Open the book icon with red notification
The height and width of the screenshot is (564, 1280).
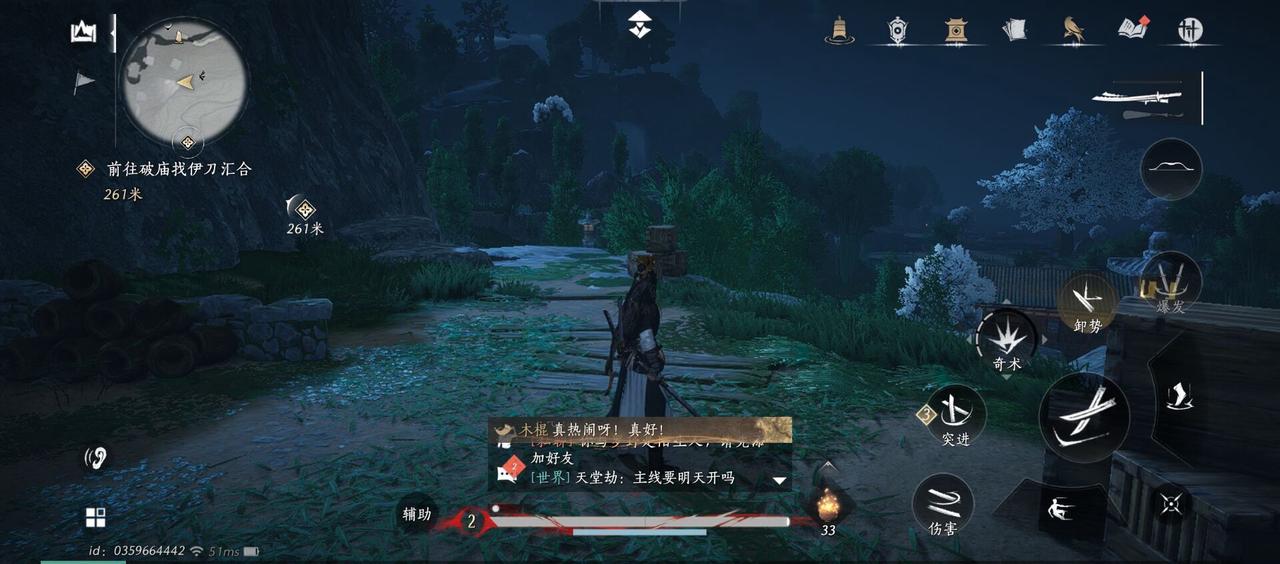[x=1132, y=29]
